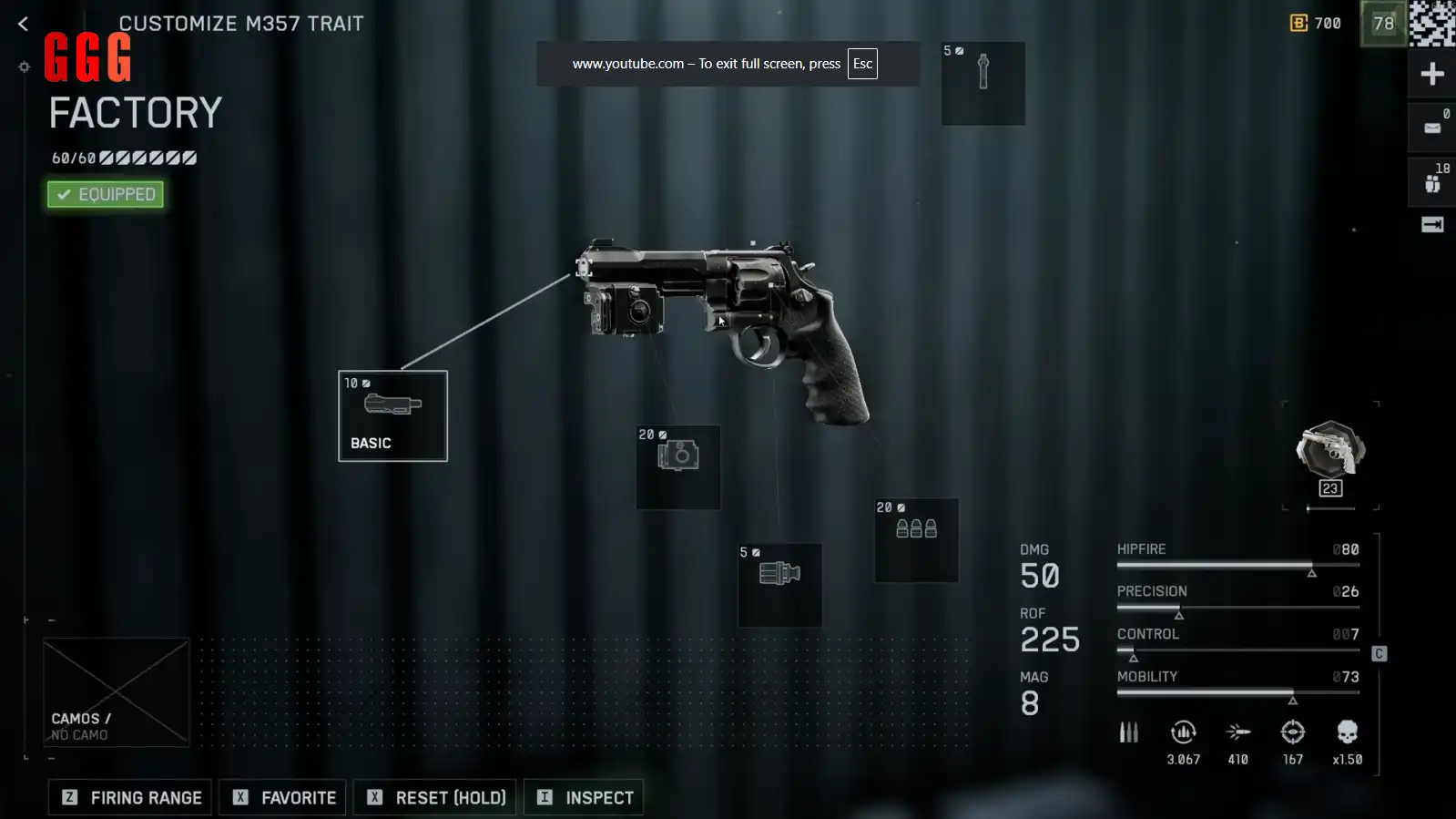Viewport: 1456px width, 819px height.
Task: Toggle the Equipped button
Action: click(106, 194)
